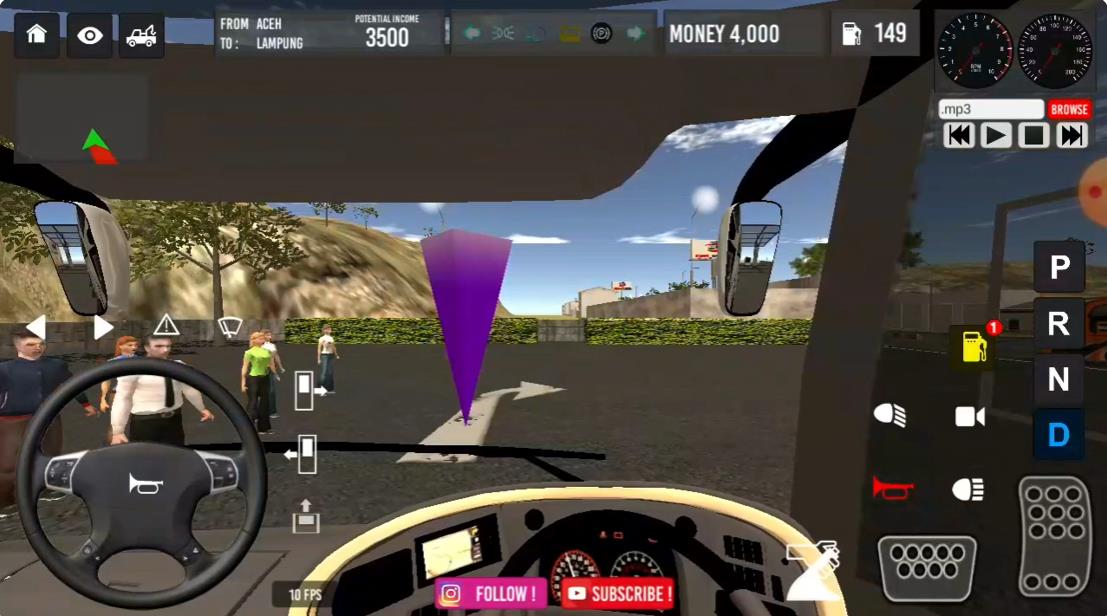Turn on the windshield wipers

pyautogui.click(x=230, y=326)
